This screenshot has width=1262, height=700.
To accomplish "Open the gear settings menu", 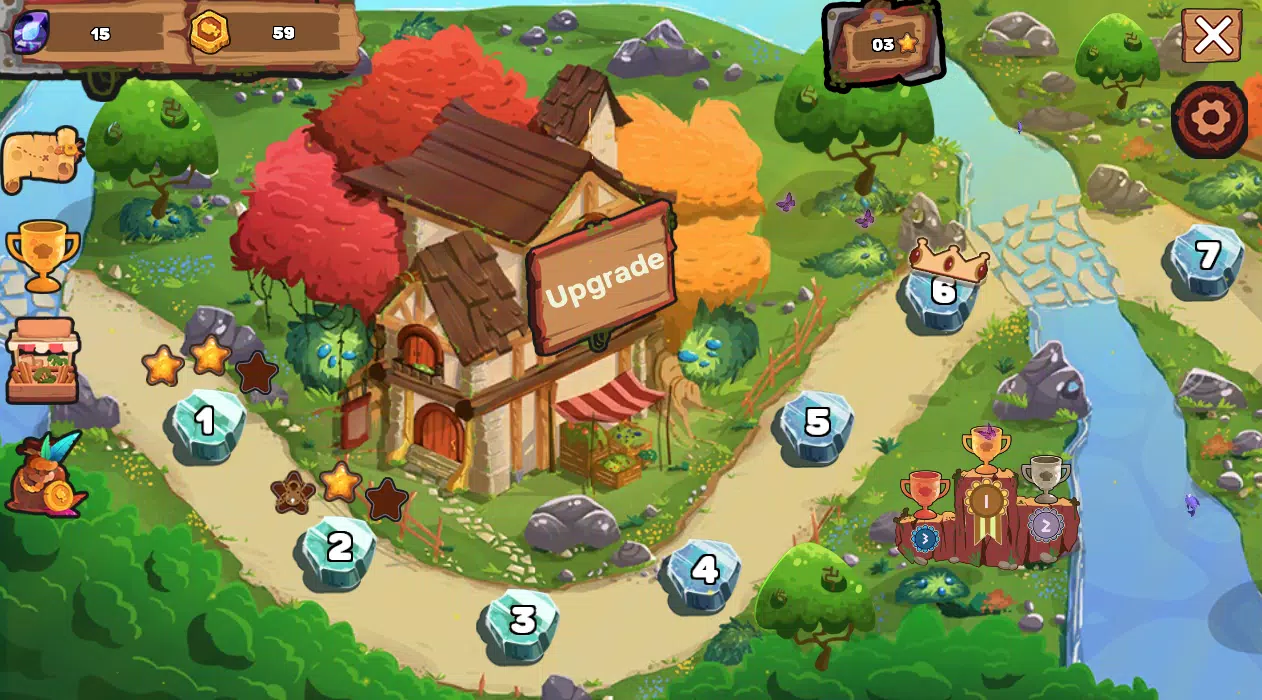I will (x=1210, y=119).
